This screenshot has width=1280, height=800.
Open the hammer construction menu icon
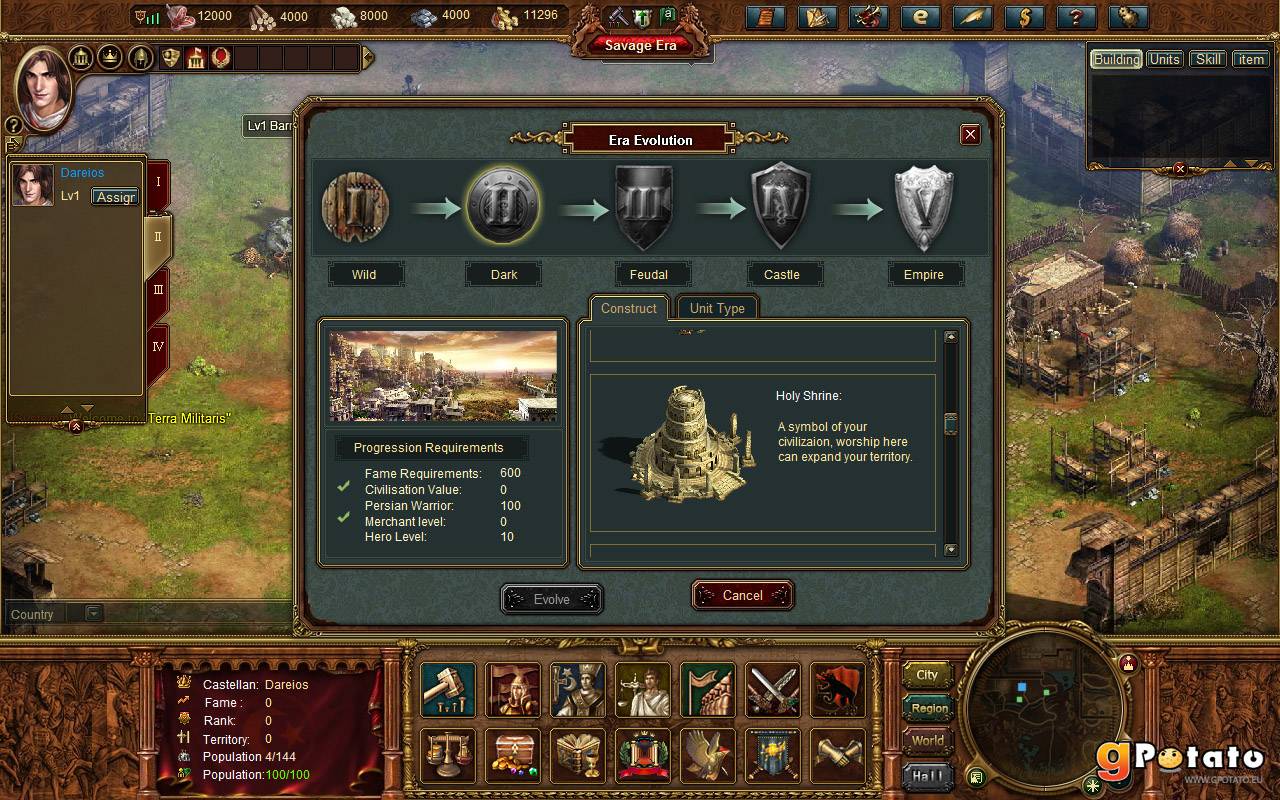pyautogui.click(x=448, y=689)
